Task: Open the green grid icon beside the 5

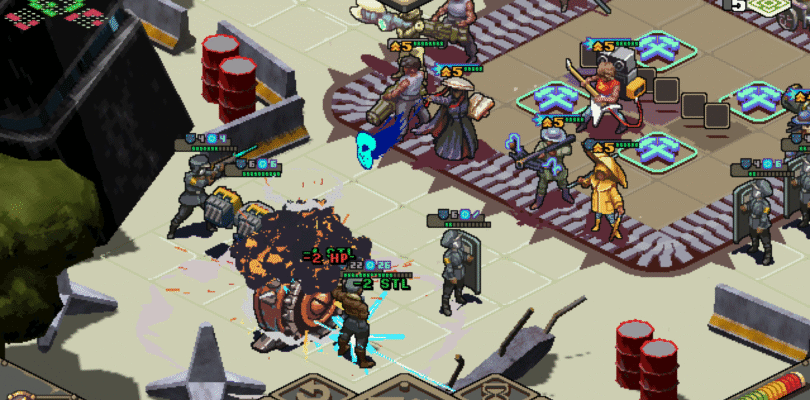Action: [768, 6]
